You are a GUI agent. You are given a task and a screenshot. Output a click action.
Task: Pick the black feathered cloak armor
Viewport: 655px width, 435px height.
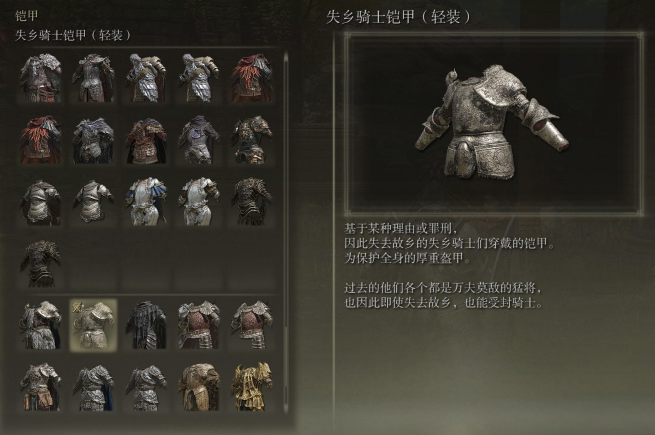(x=145, y=323)
